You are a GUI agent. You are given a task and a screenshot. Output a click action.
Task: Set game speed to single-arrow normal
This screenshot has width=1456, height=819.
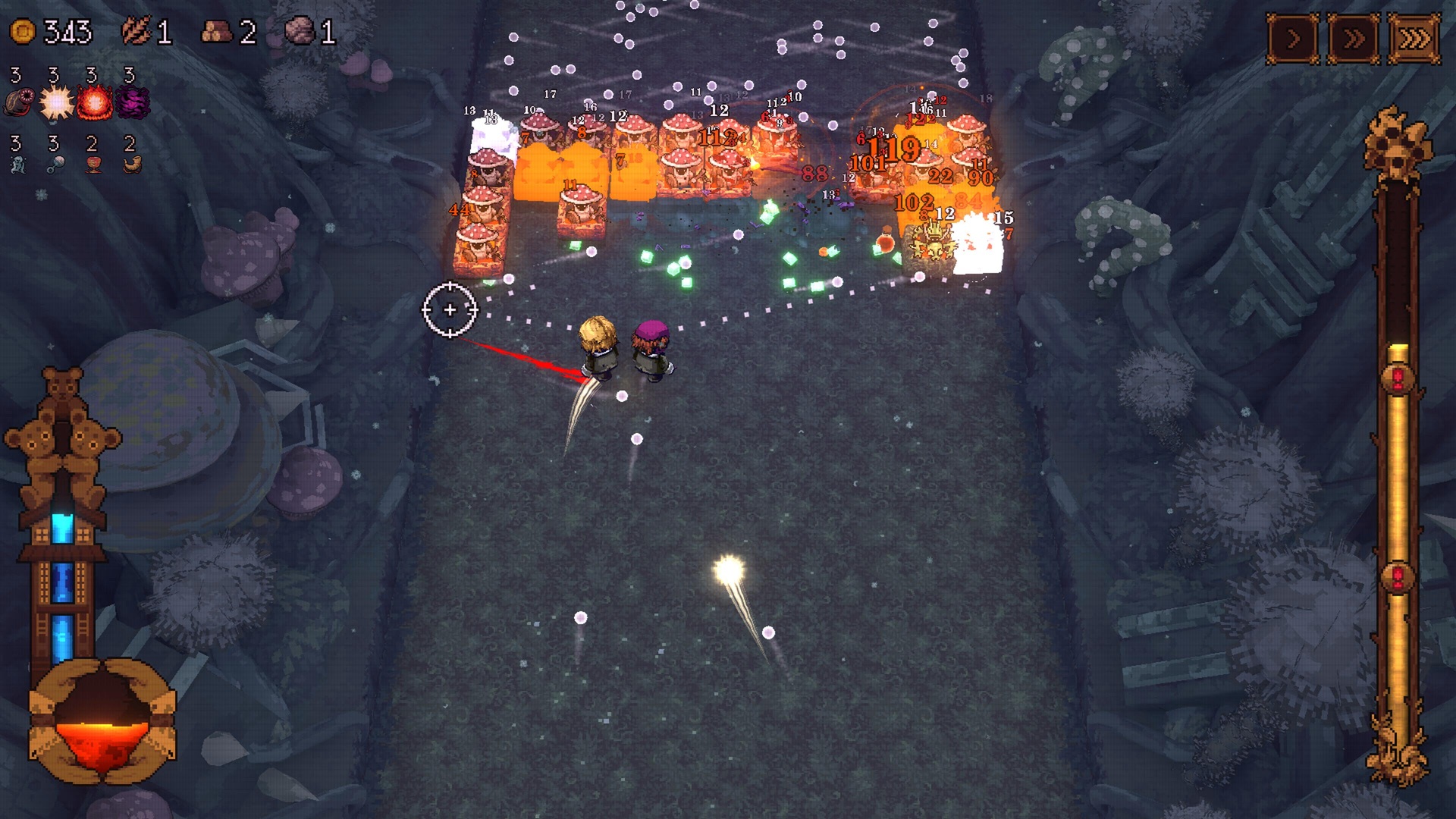click(x=1293, y=38)
